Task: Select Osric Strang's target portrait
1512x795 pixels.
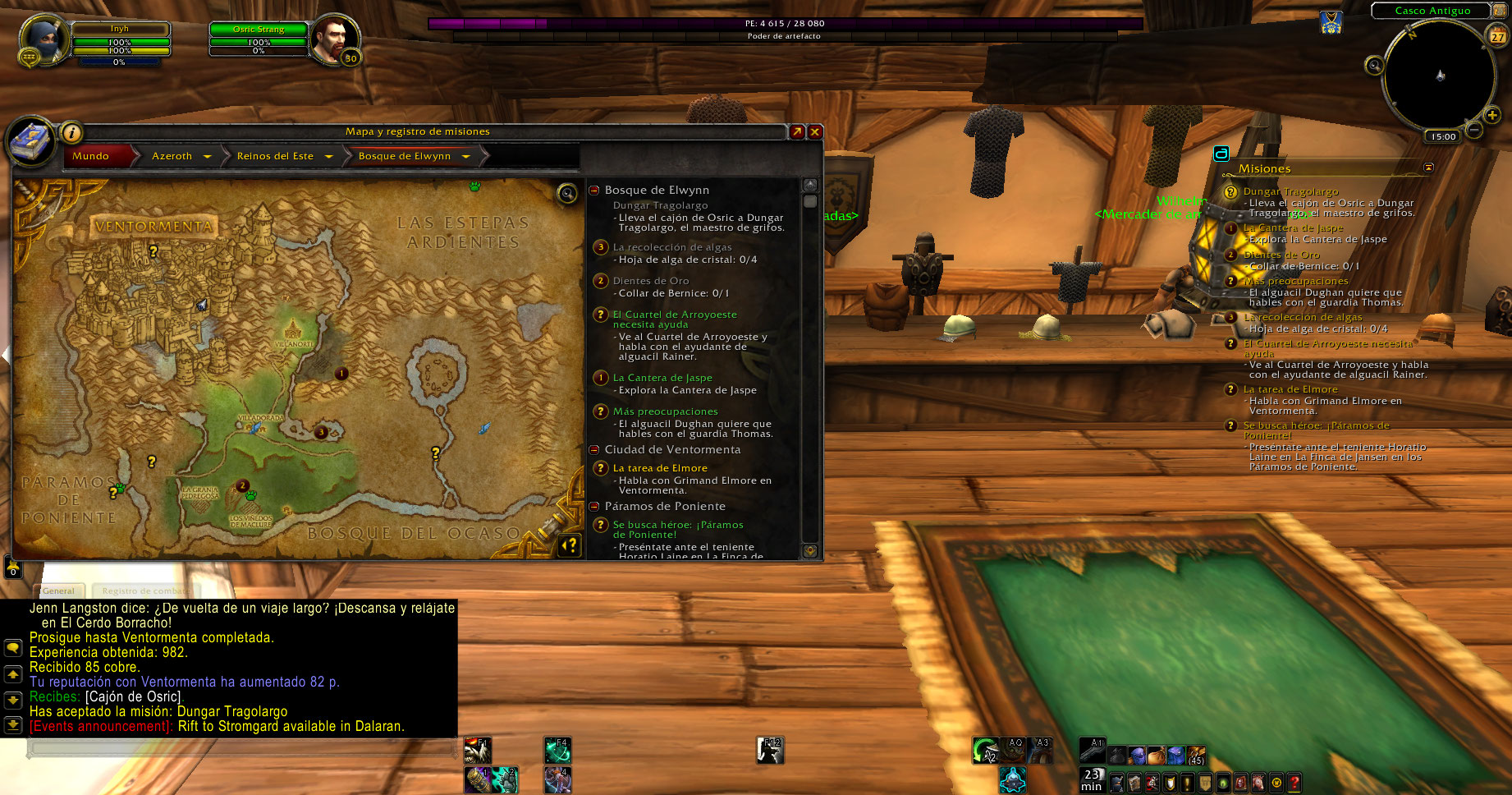Action: pyautogui.click(x=336, y=39)
